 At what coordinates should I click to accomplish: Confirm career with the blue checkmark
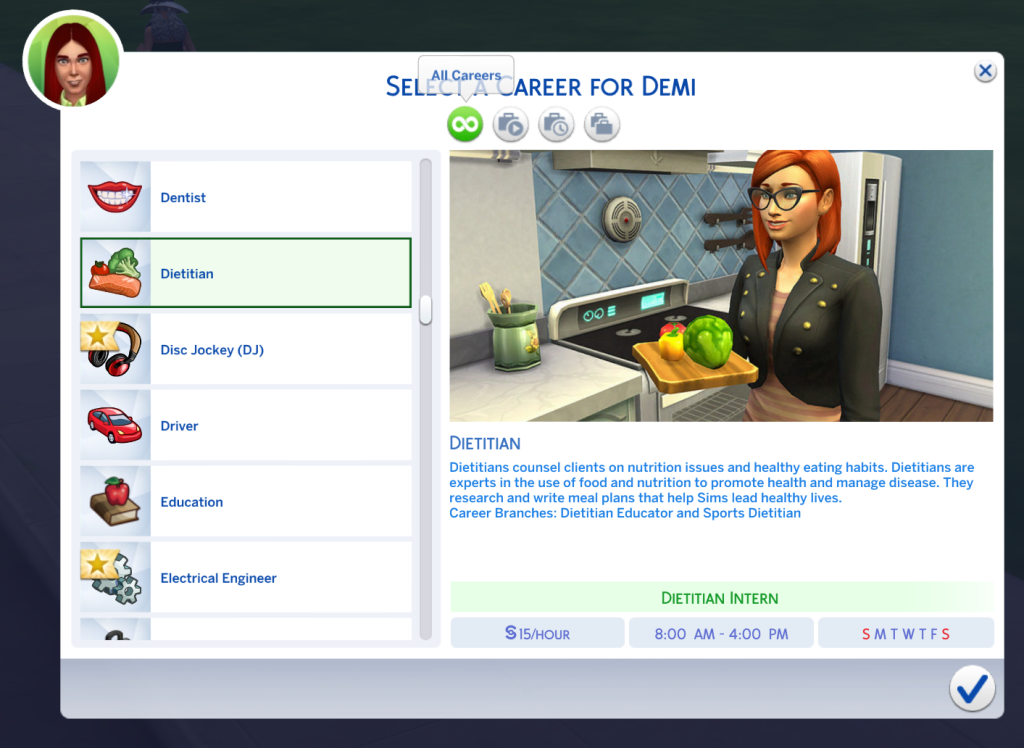pos(971,688)
